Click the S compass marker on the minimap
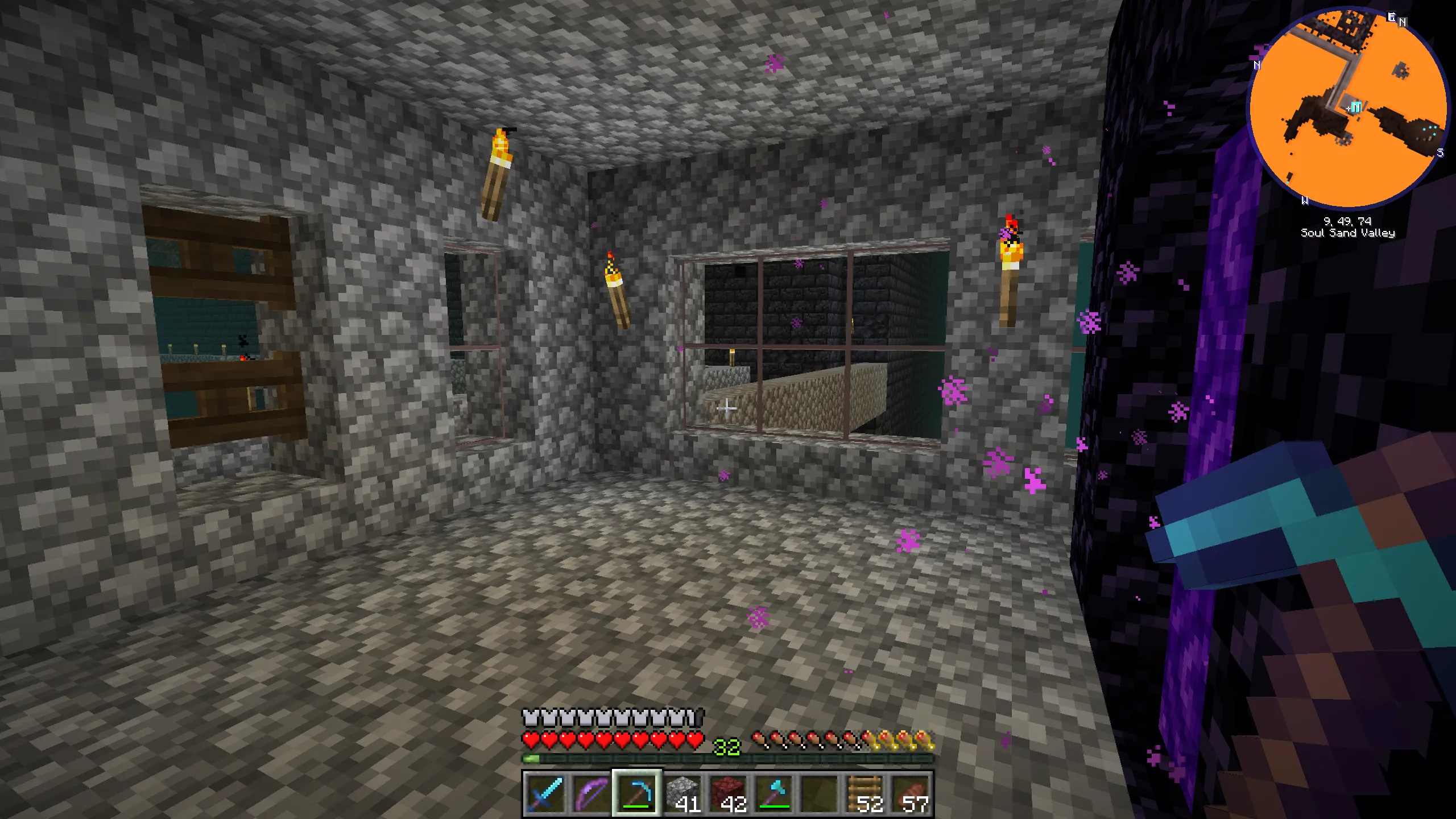Screen dimensions: 1456x819 point(1440,152)
